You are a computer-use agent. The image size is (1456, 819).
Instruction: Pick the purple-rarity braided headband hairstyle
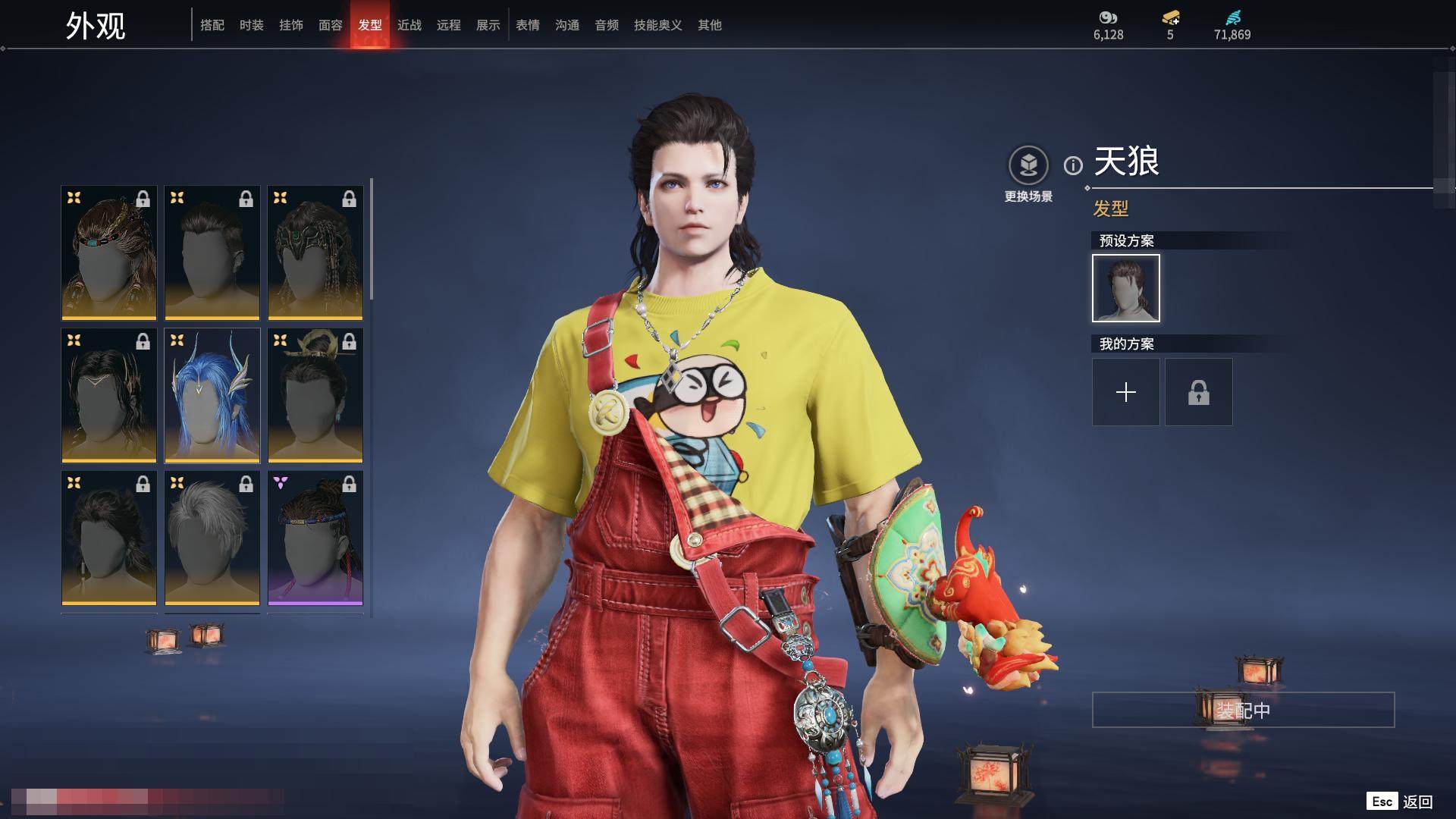click(315, 538)
